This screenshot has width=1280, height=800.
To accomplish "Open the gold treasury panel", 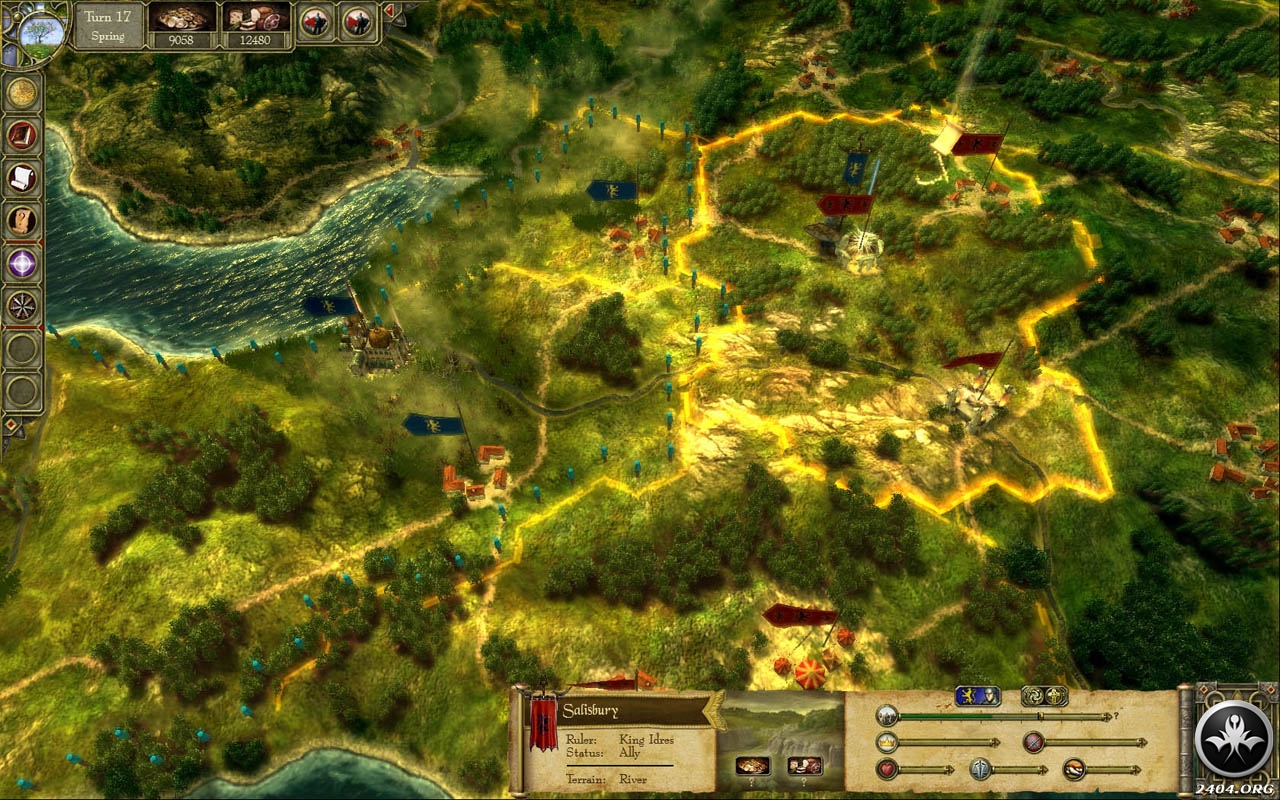I will [183, 20].
